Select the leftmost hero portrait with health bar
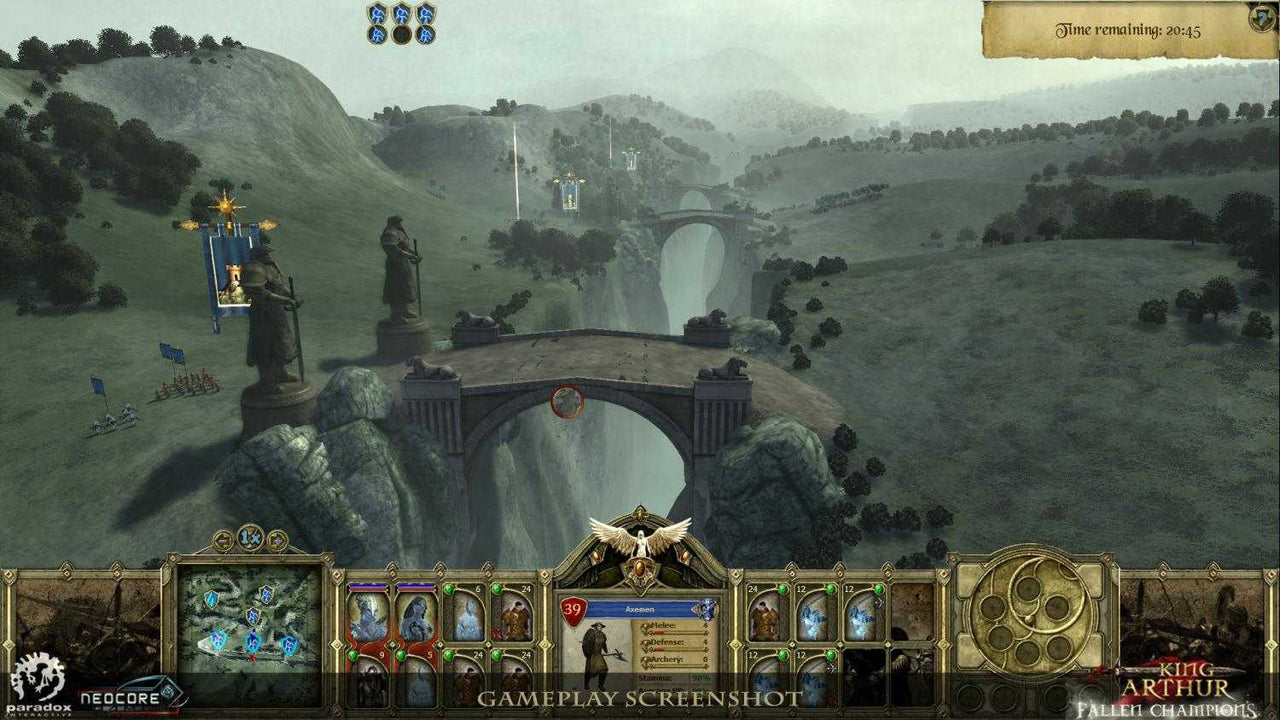Screen dimensions: 1280x720 pyautogui.click(x=368, y=612)
